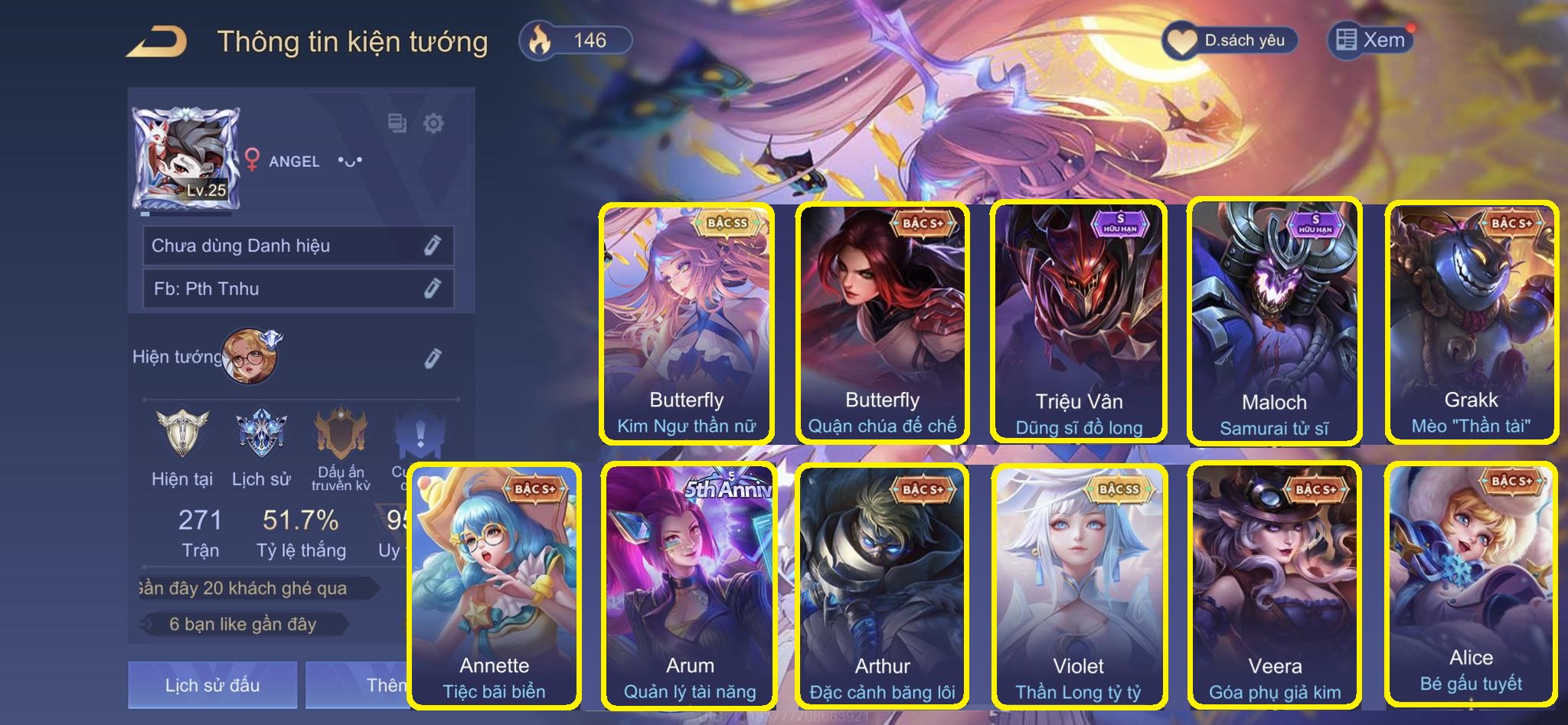Edit the Fb: Pth Tnhu signature
The image size is (1568, 725).
[x=433, y=289]
